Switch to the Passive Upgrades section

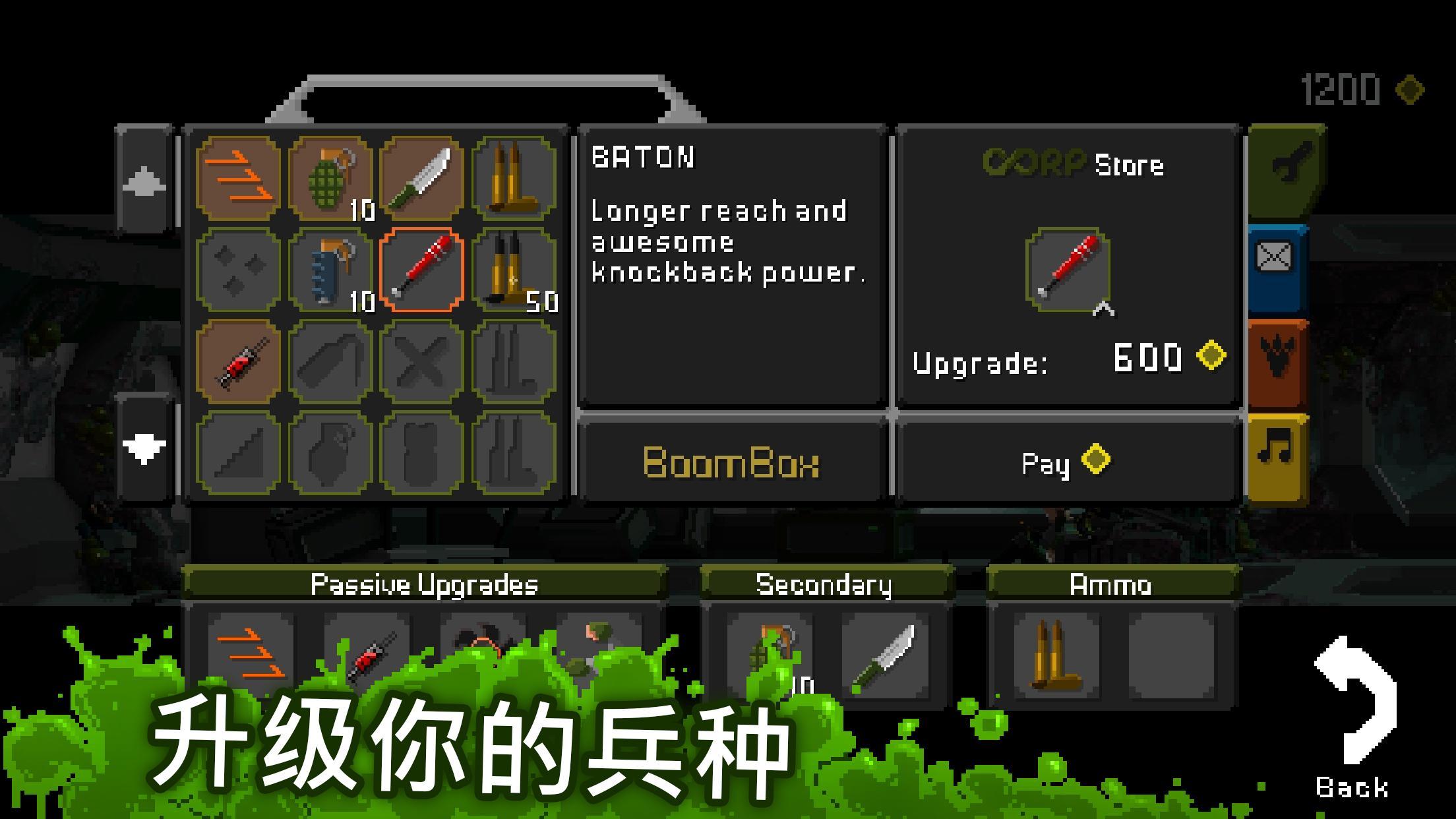tap(426, 582)
